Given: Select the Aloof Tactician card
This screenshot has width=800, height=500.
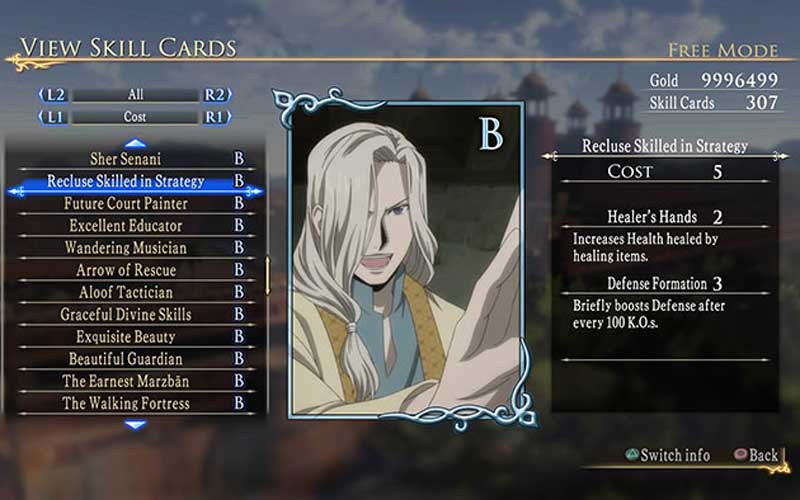Looking at the screenshot, I should (126, 292).
